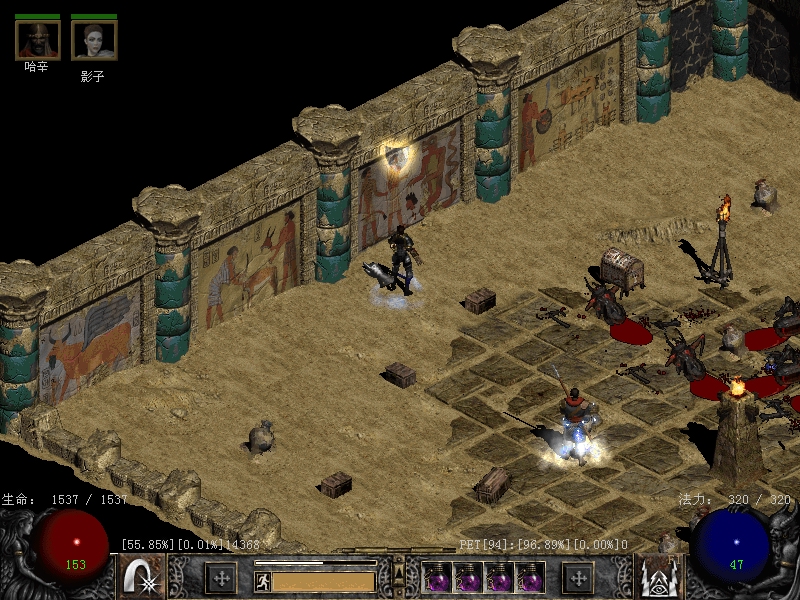
Task: Toggle the run/walk running figure button
Action: tap(263, 580)
